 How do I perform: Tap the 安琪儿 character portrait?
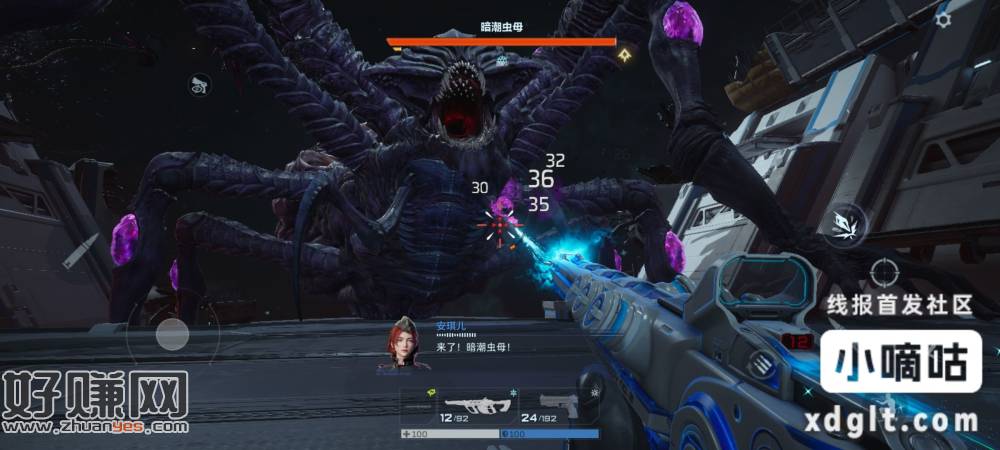coord(403,345)
